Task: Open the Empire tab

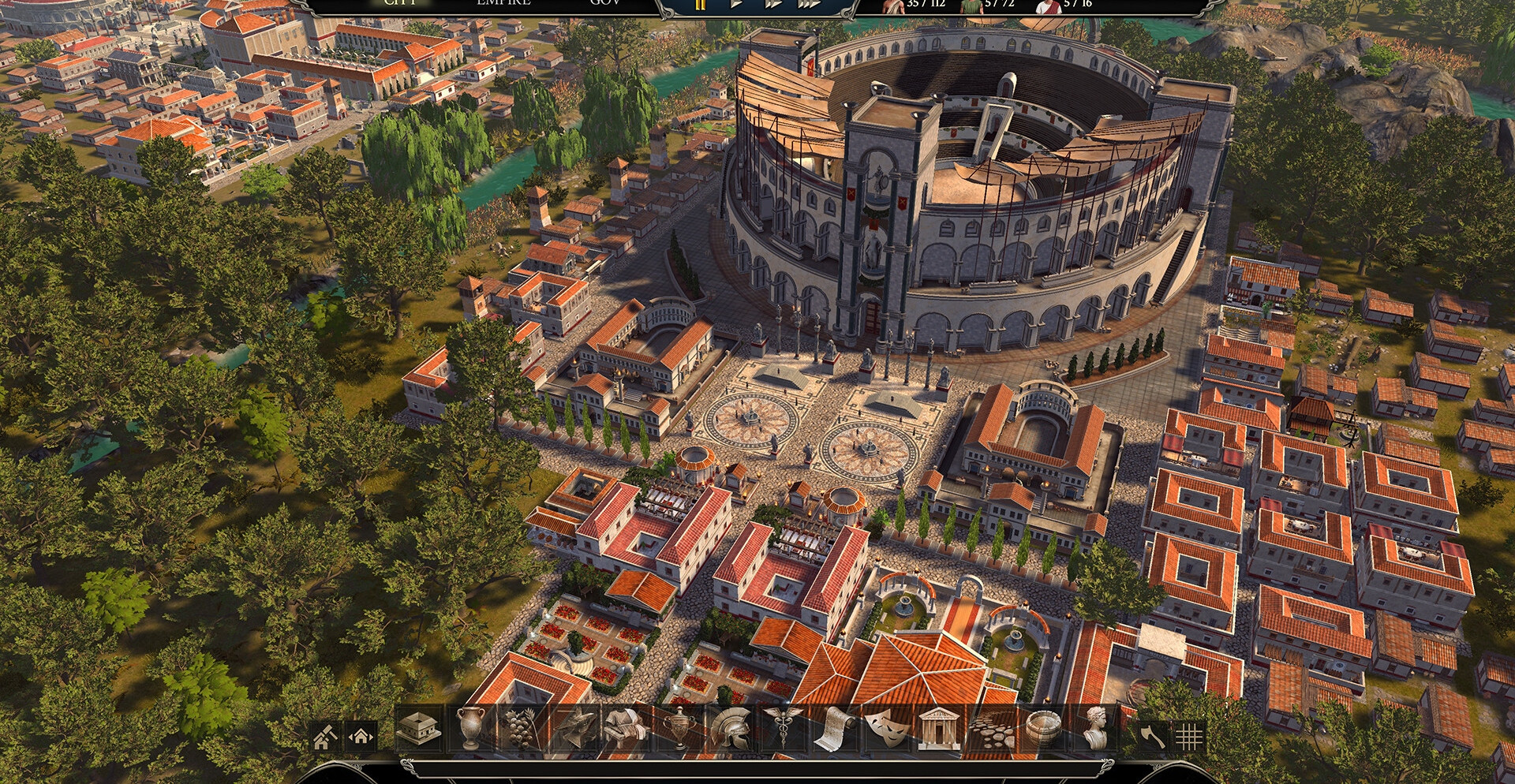Action: pos(503,3)
